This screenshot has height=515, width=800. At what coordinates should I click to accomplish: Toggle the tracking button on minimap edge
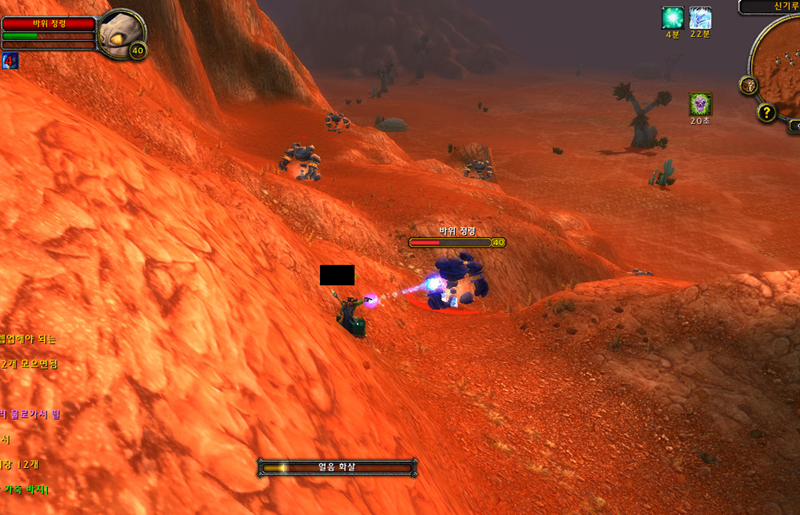click(x=748, y=86)
